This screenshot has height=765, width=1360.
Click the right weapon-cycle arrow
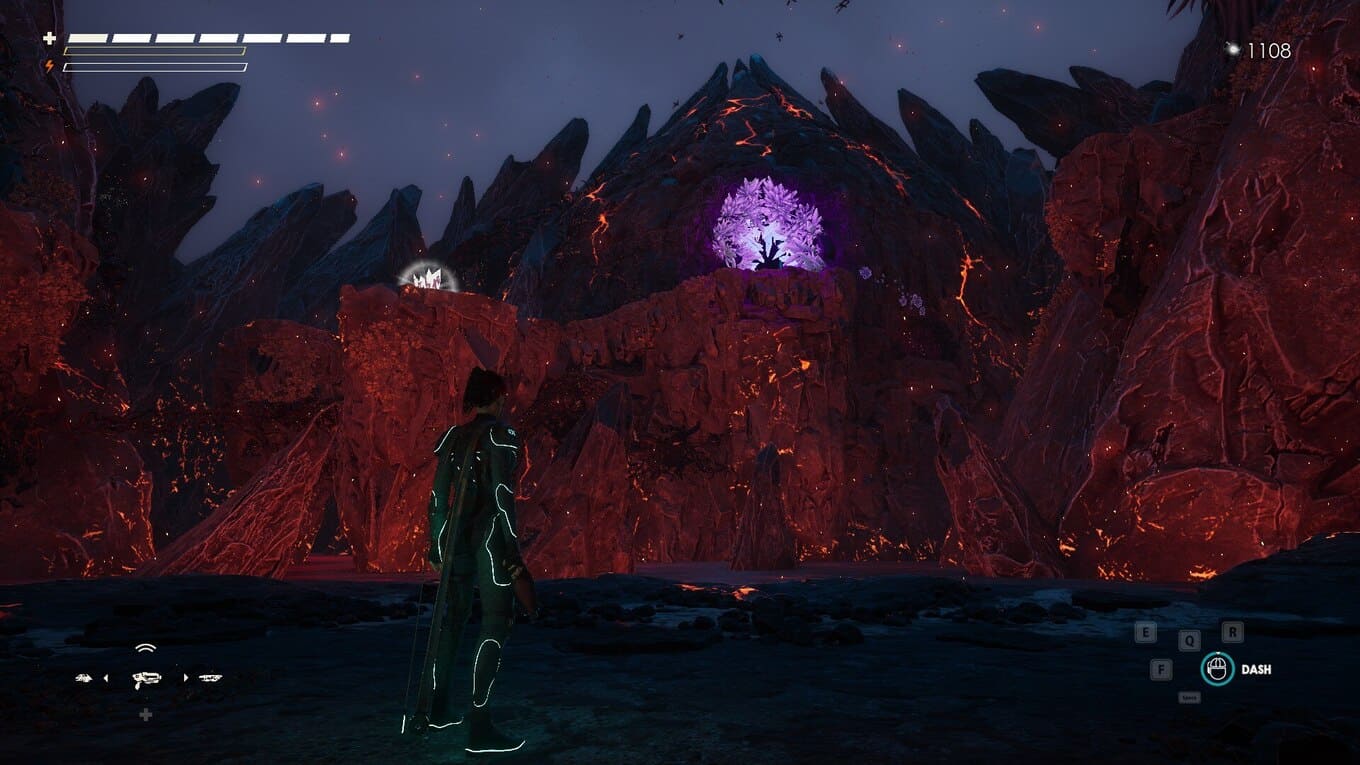click(x=185, y=678)
